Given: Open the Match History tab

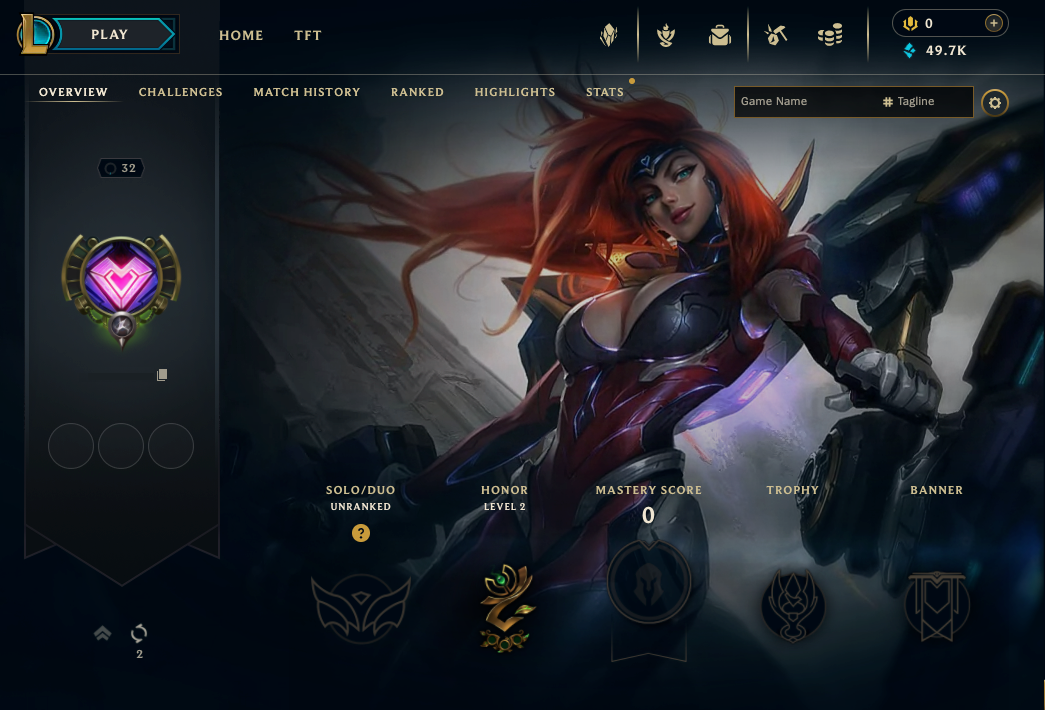Looking at the screenshot, I should [307, 92].
